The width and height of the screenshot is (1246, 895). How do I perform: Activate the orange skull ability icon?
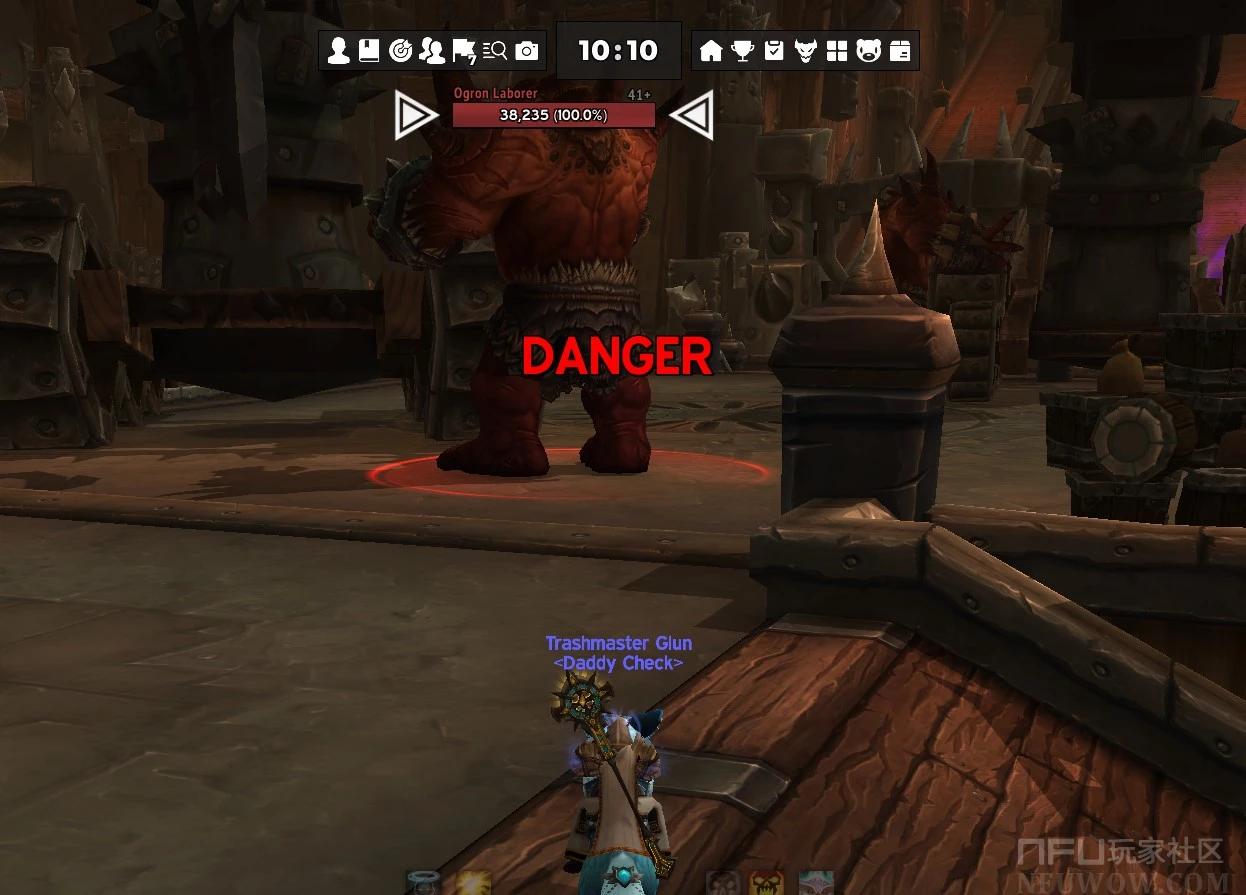766,883
